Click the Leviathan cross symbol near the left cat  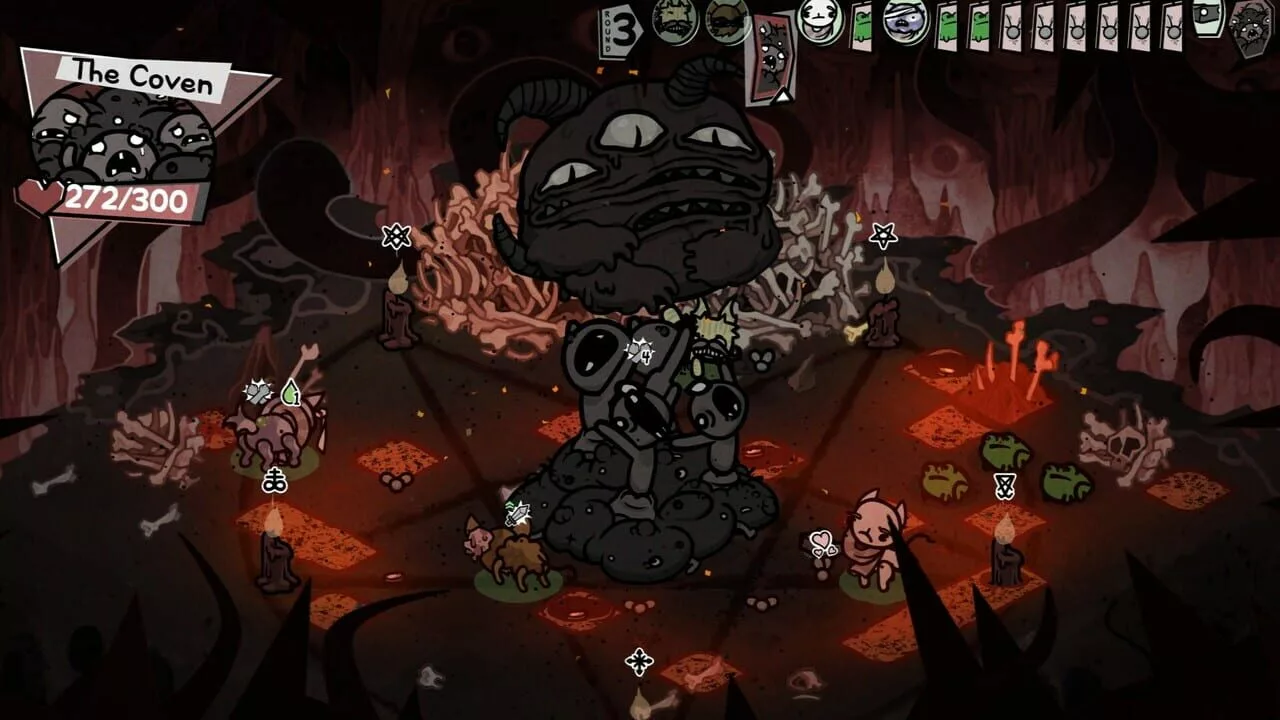pyautogui.click(x=276, y=479)
